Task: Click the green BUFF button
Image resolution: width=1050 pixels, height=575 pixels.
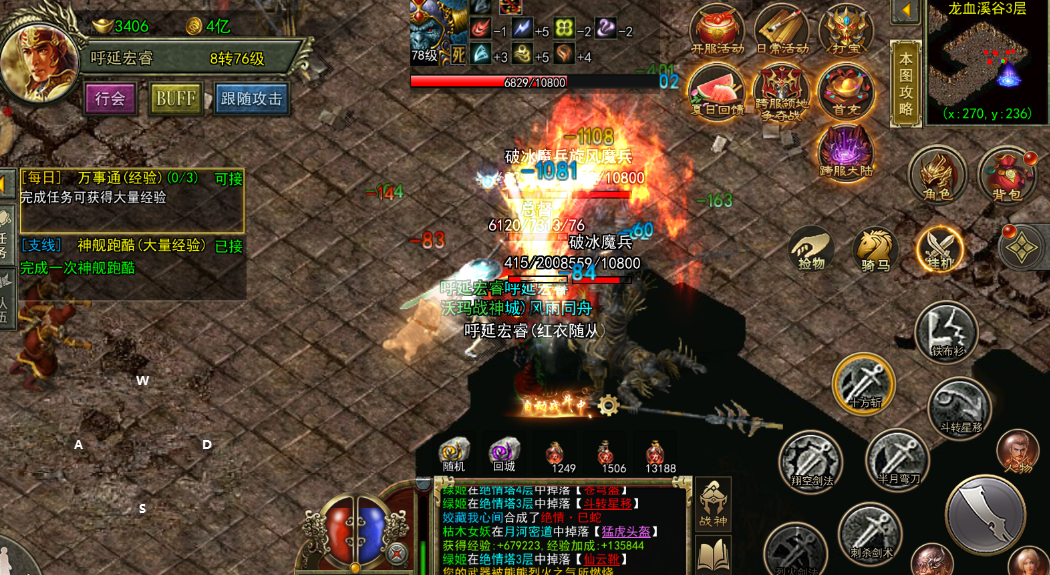Action: tap(175, 98)
